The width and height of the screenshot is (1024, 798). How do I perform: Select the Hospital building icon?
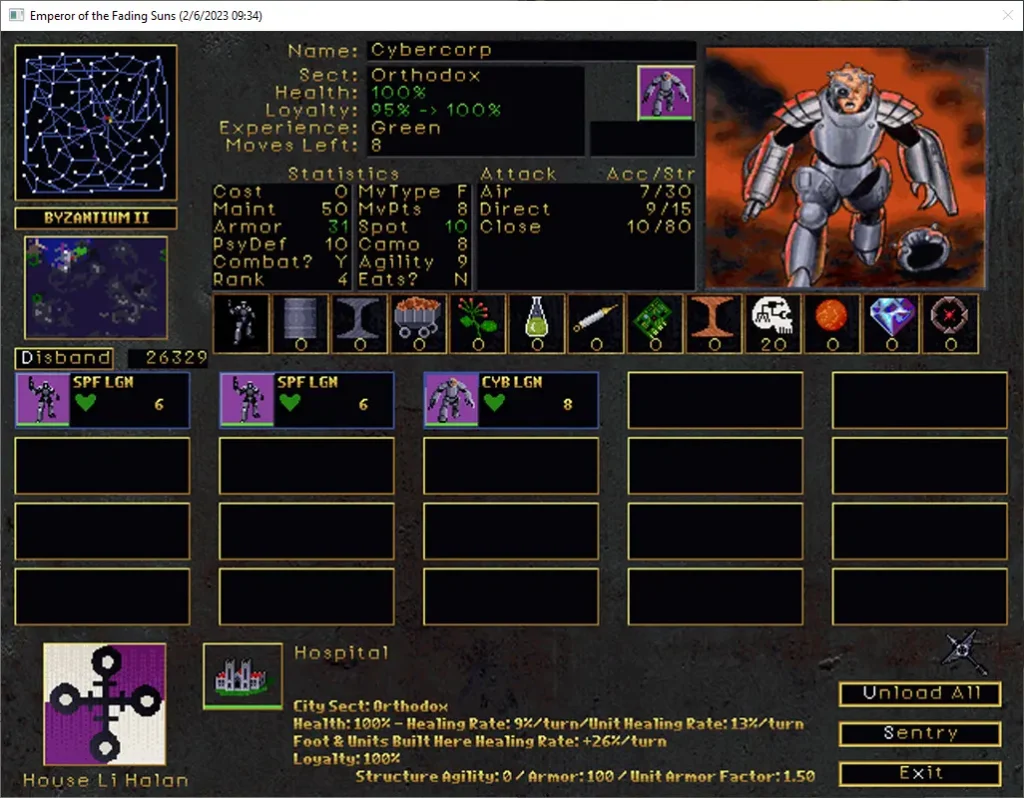click(x=242, y=675)
